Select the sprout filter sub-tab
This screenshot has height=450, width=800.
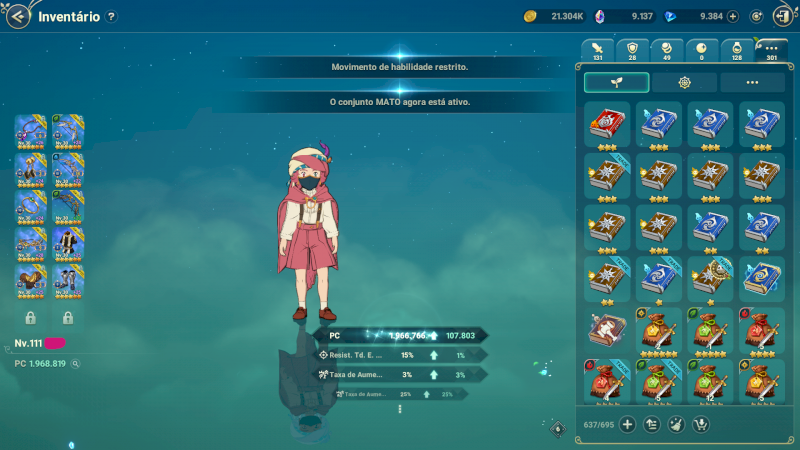[616, 83]
